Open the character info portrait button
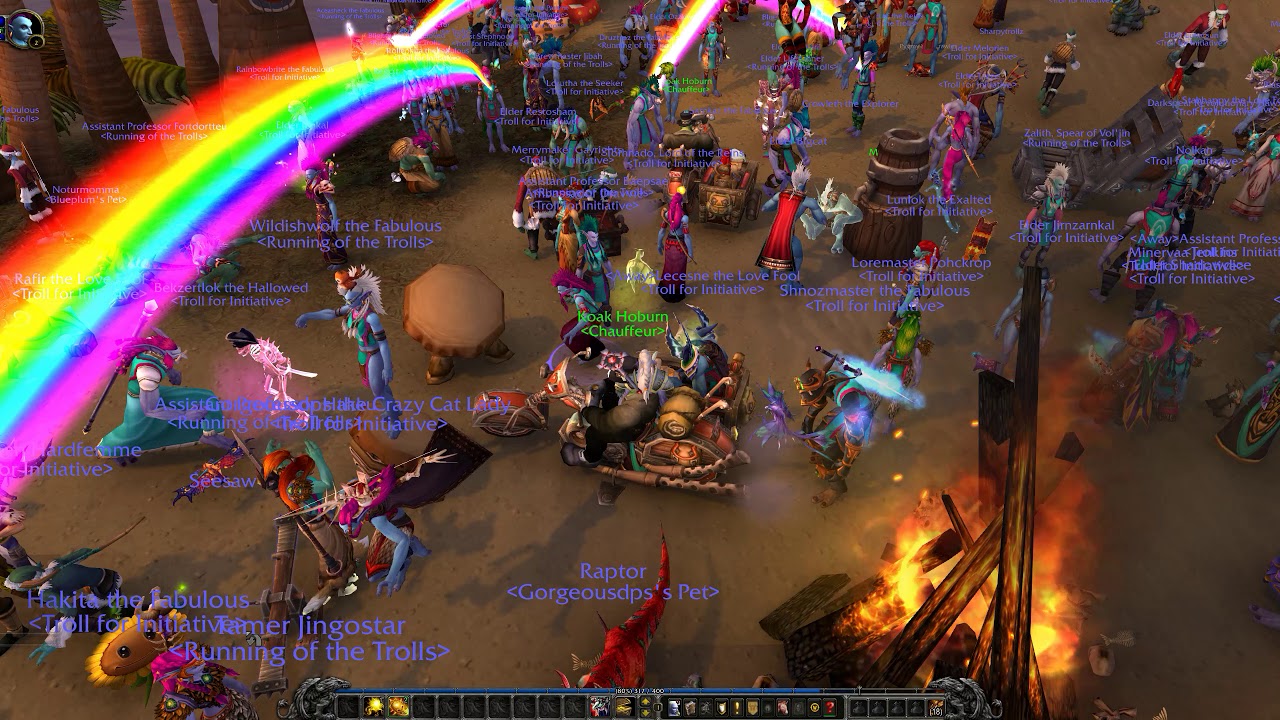 click(674, 707)
